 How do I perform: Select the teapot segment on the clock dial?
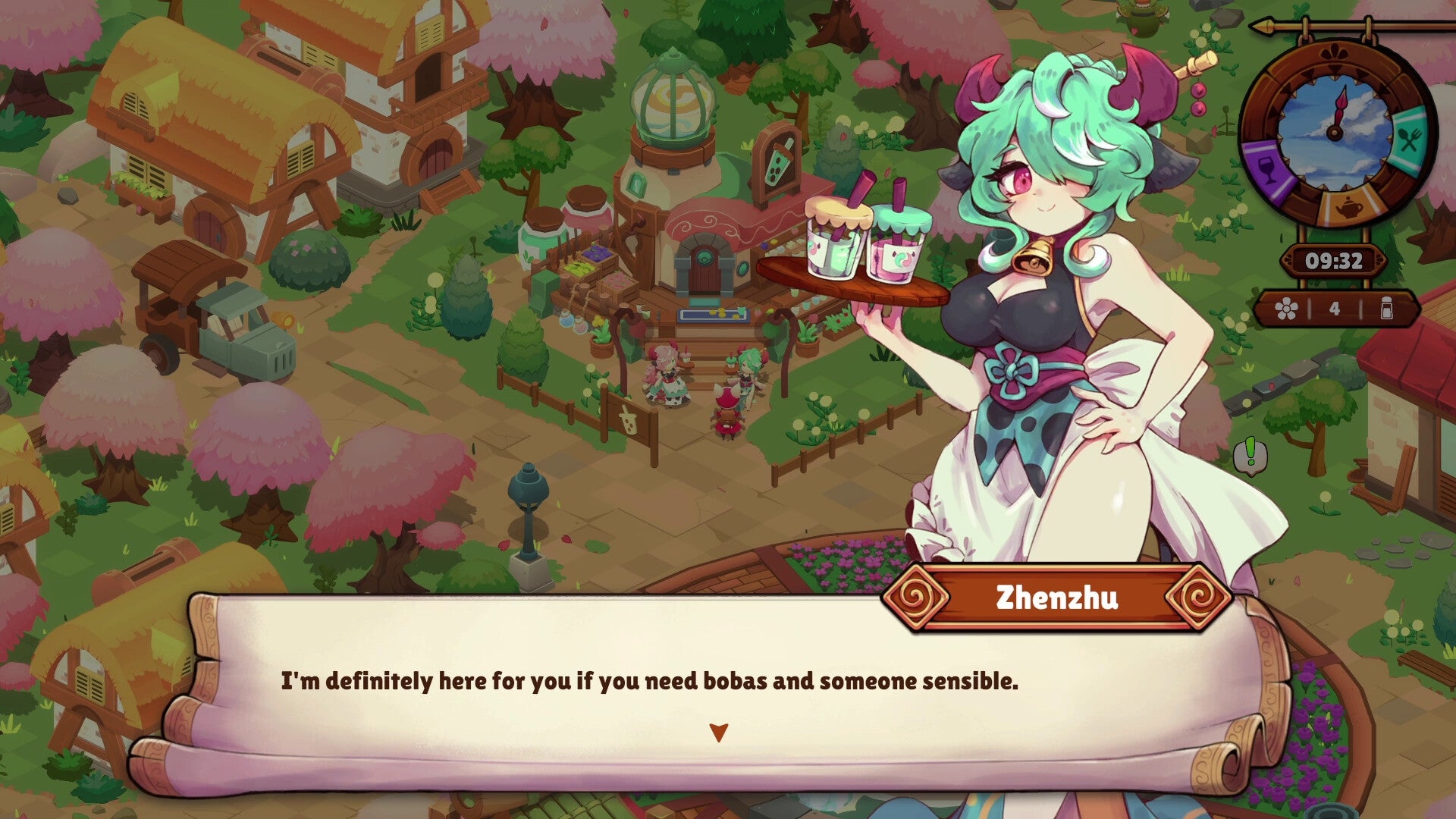click(1348, 206)
